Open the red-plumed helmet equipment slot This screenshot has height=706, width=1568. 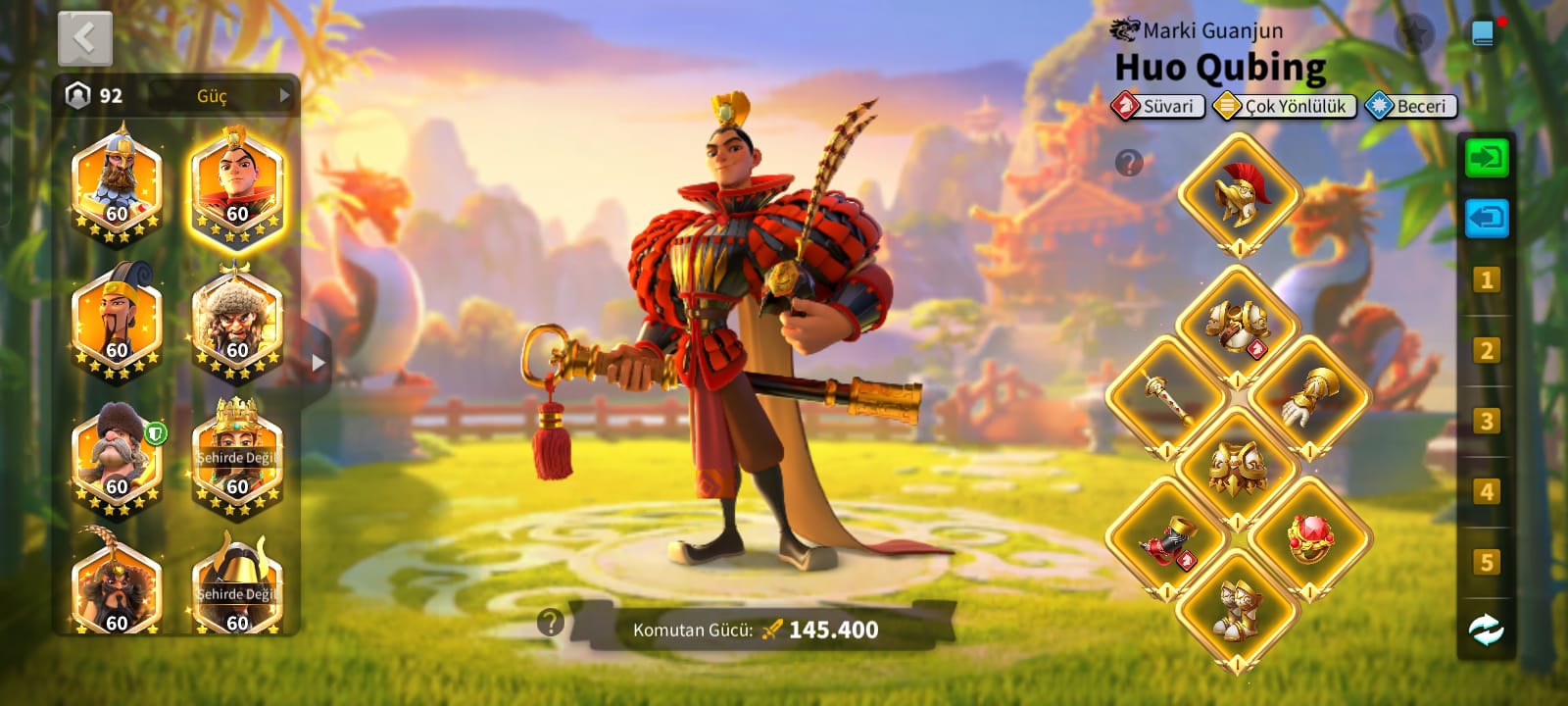coord(1239,193)
